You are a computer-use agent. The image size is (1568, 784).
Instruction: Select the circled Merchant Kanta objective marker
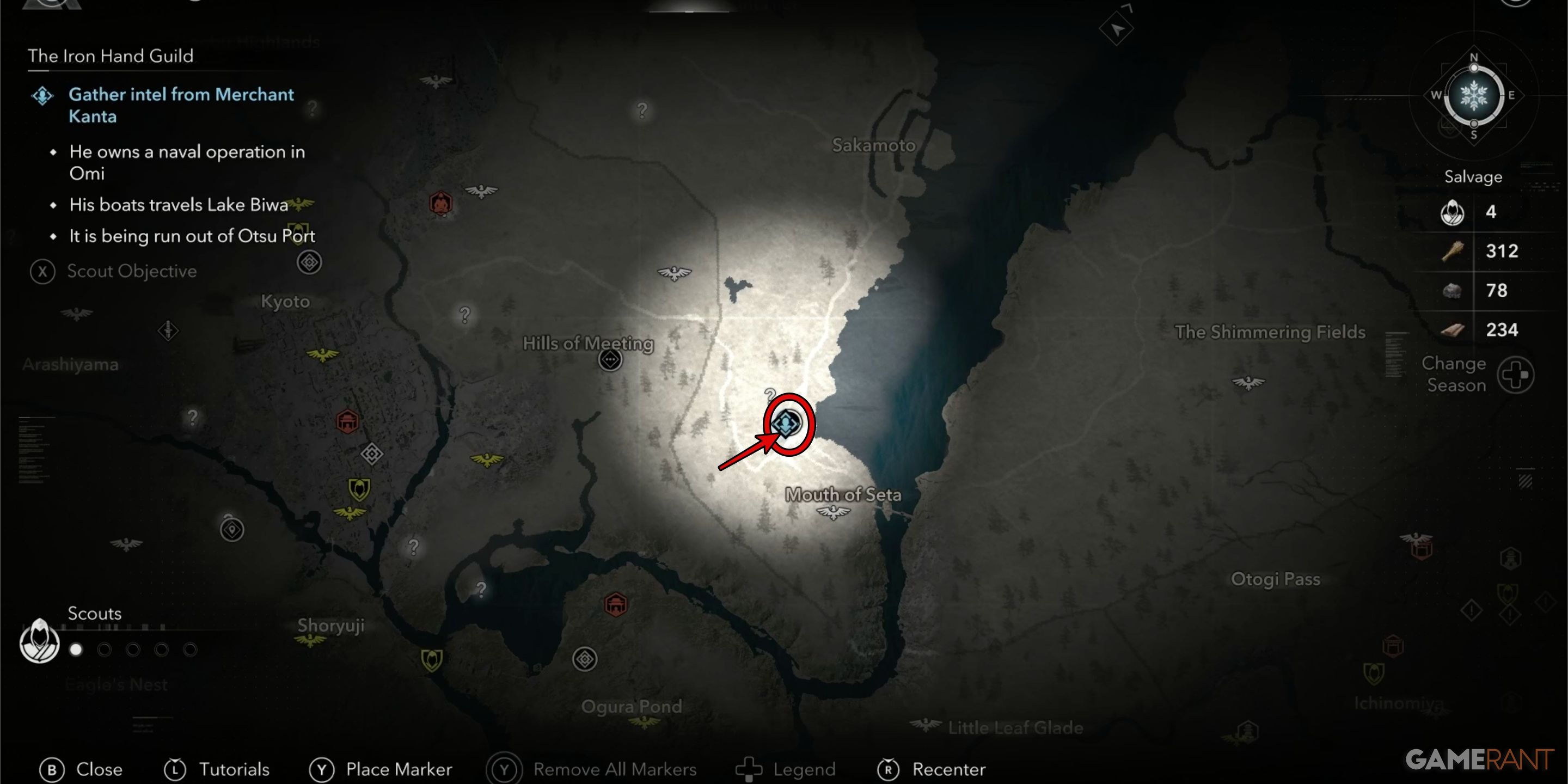786,423
